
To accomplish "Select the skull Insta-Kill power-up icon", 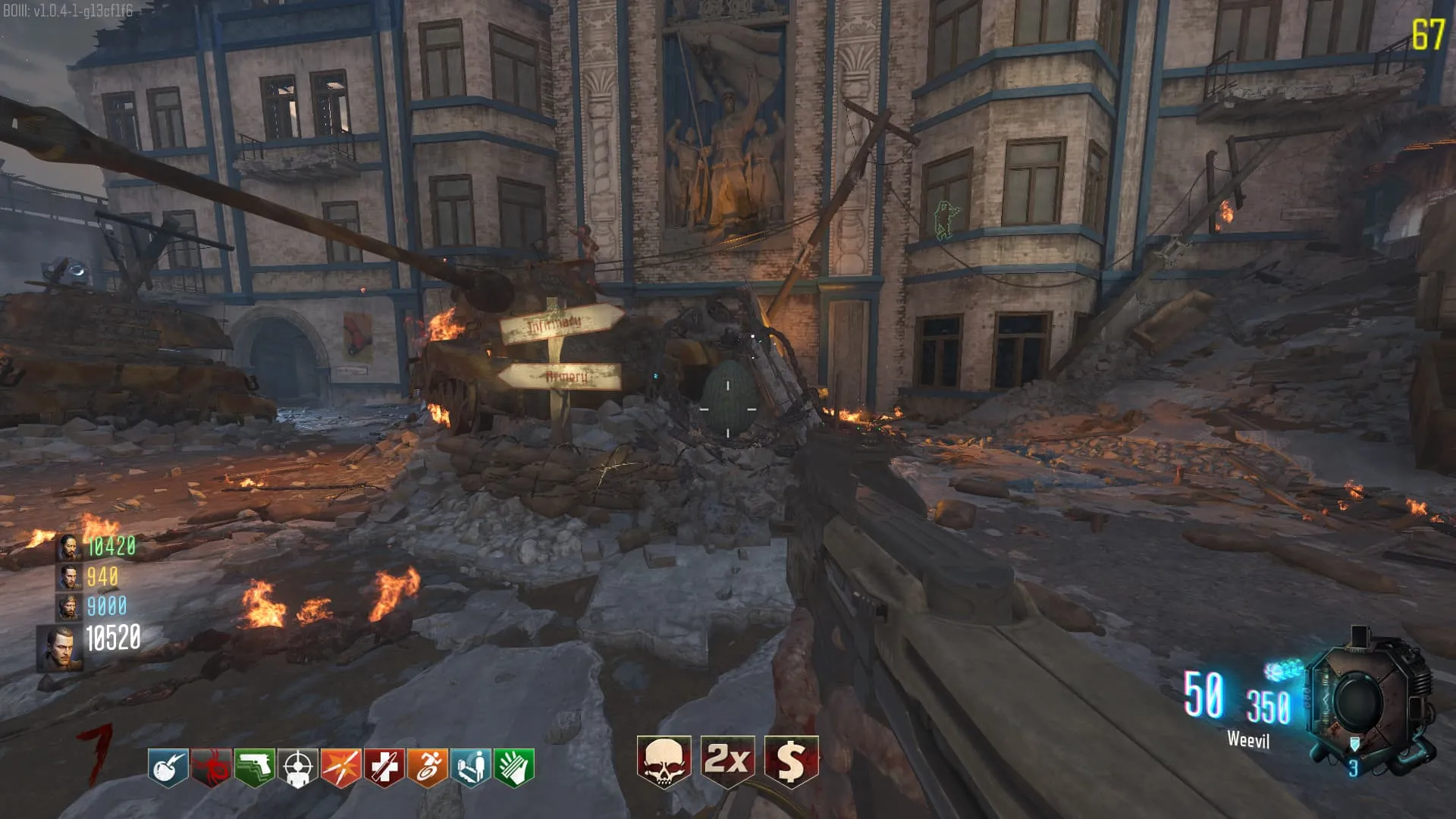I will coord(664,761).
